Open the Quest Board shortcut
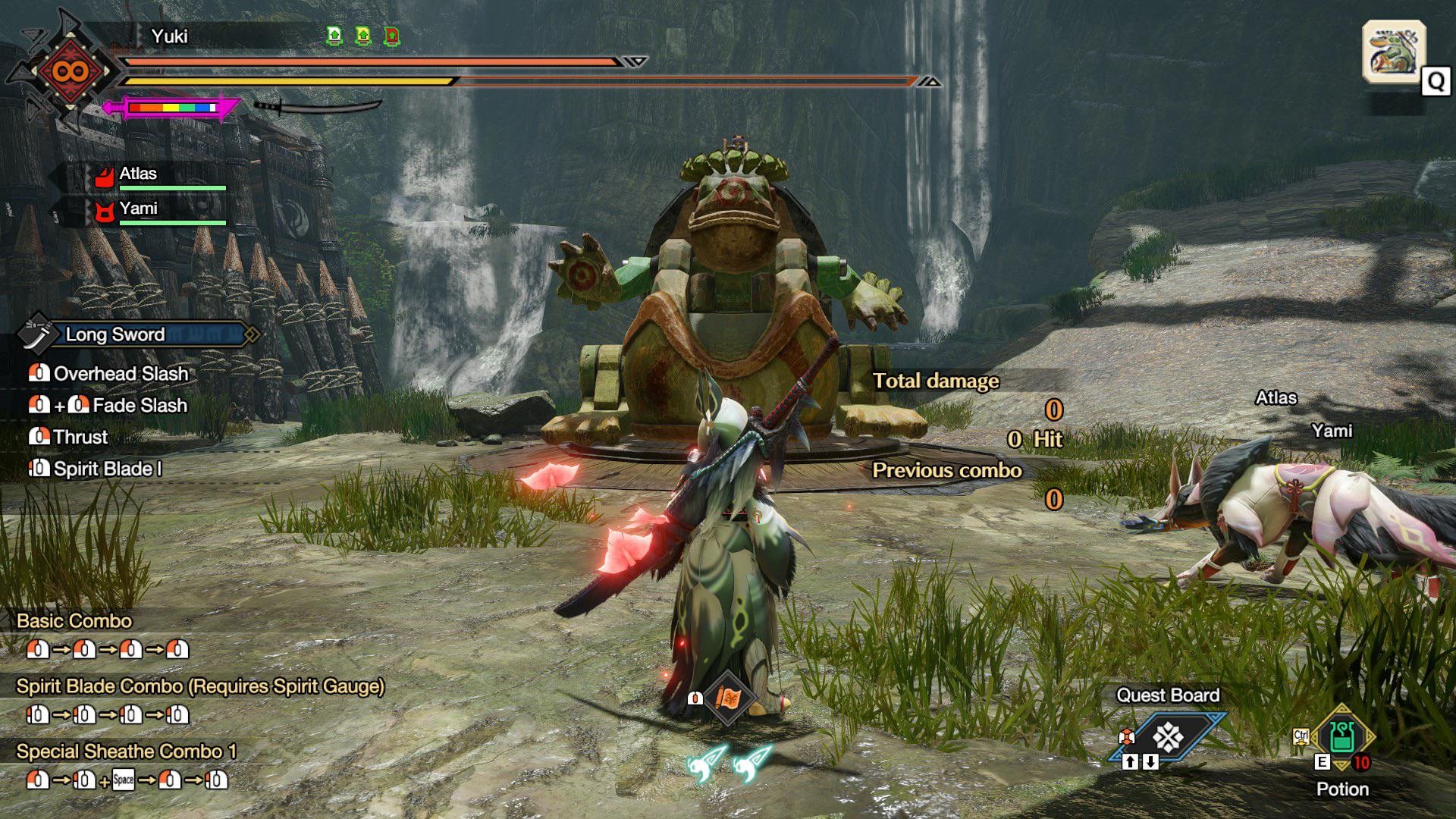 pyautogui.click(x=1168, y=736)
